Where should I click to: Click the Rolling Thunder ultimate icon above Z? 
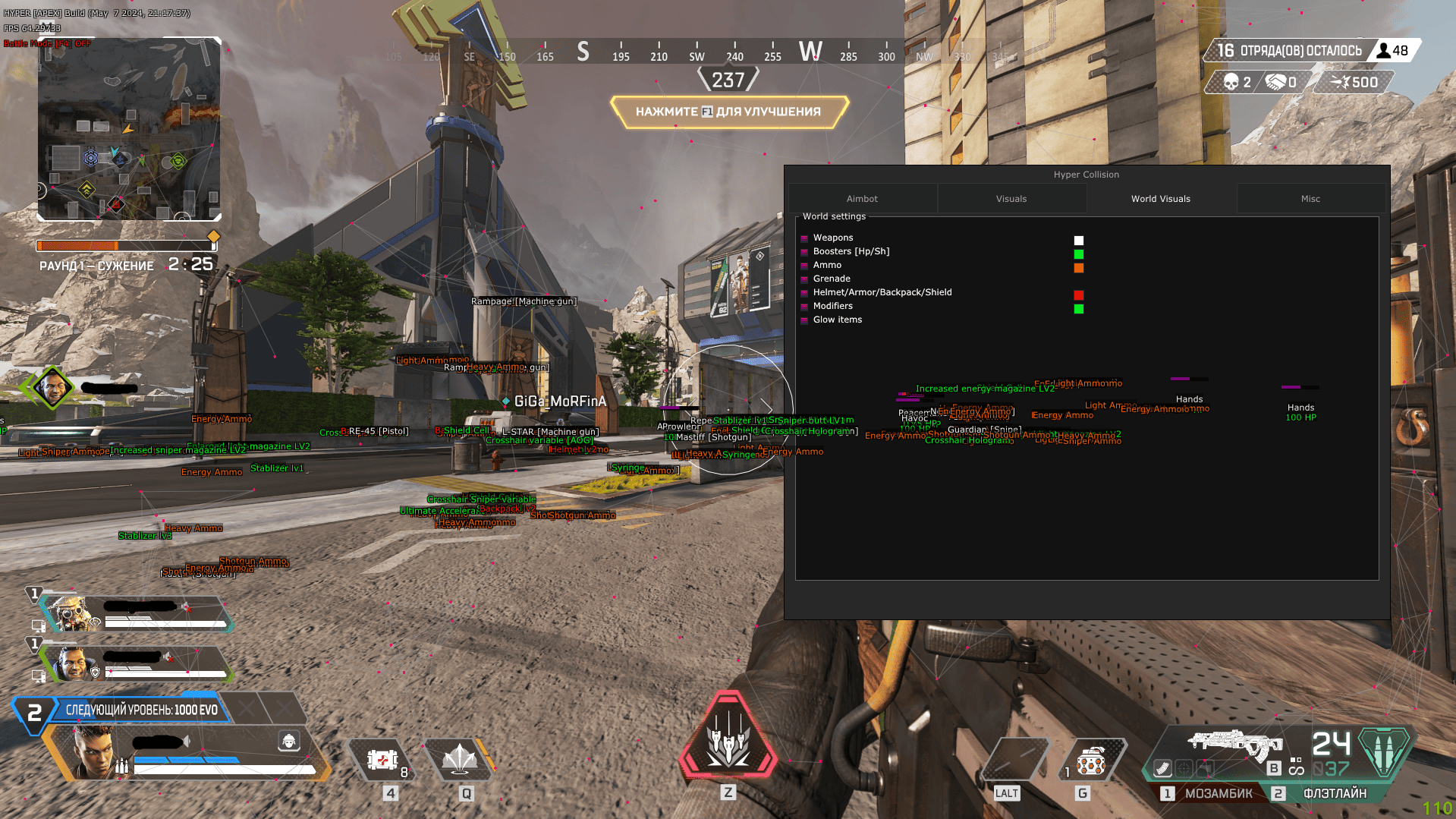[728, 740]
